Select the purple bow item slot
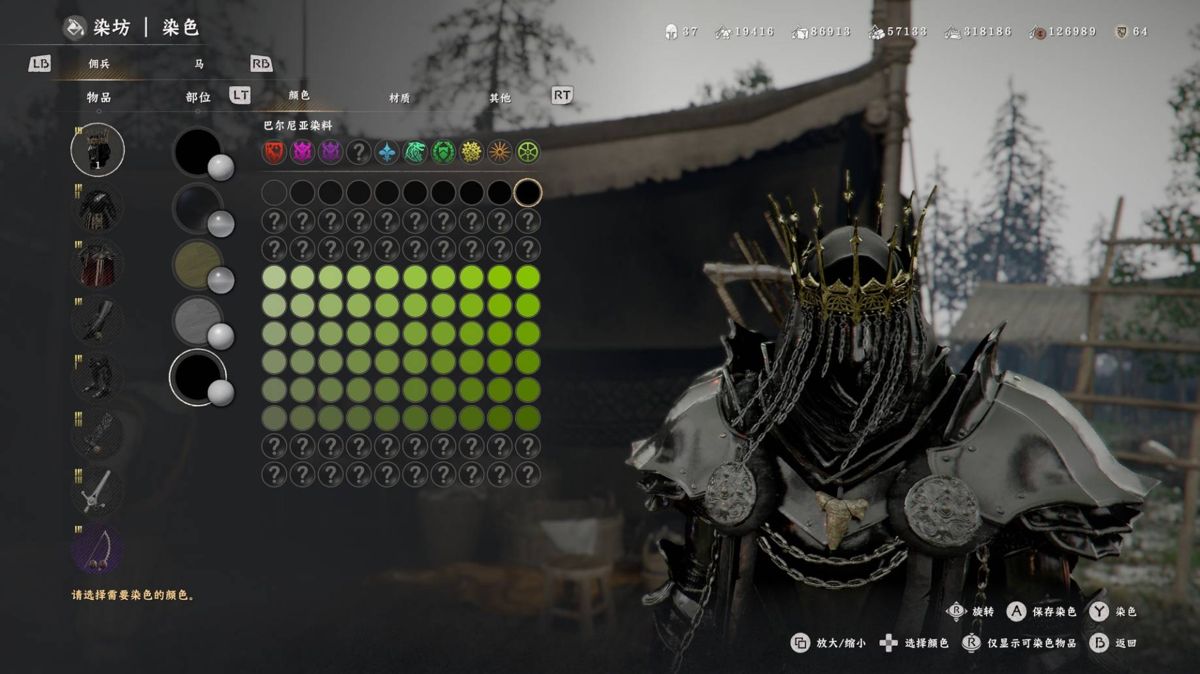 point(98,548)
